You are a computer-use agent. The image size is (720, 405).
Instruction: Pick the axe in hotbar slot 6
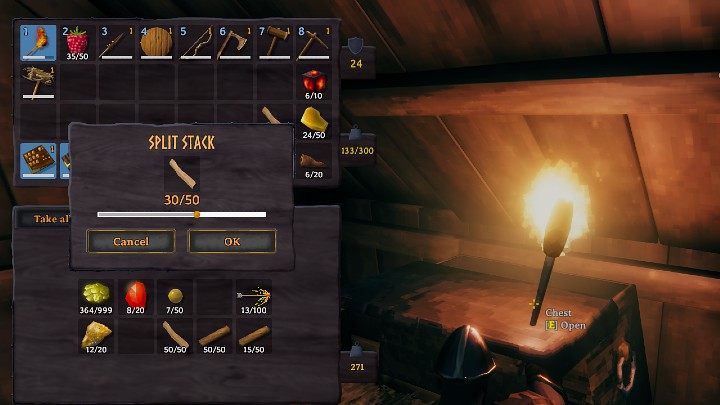tap(234, 44)
